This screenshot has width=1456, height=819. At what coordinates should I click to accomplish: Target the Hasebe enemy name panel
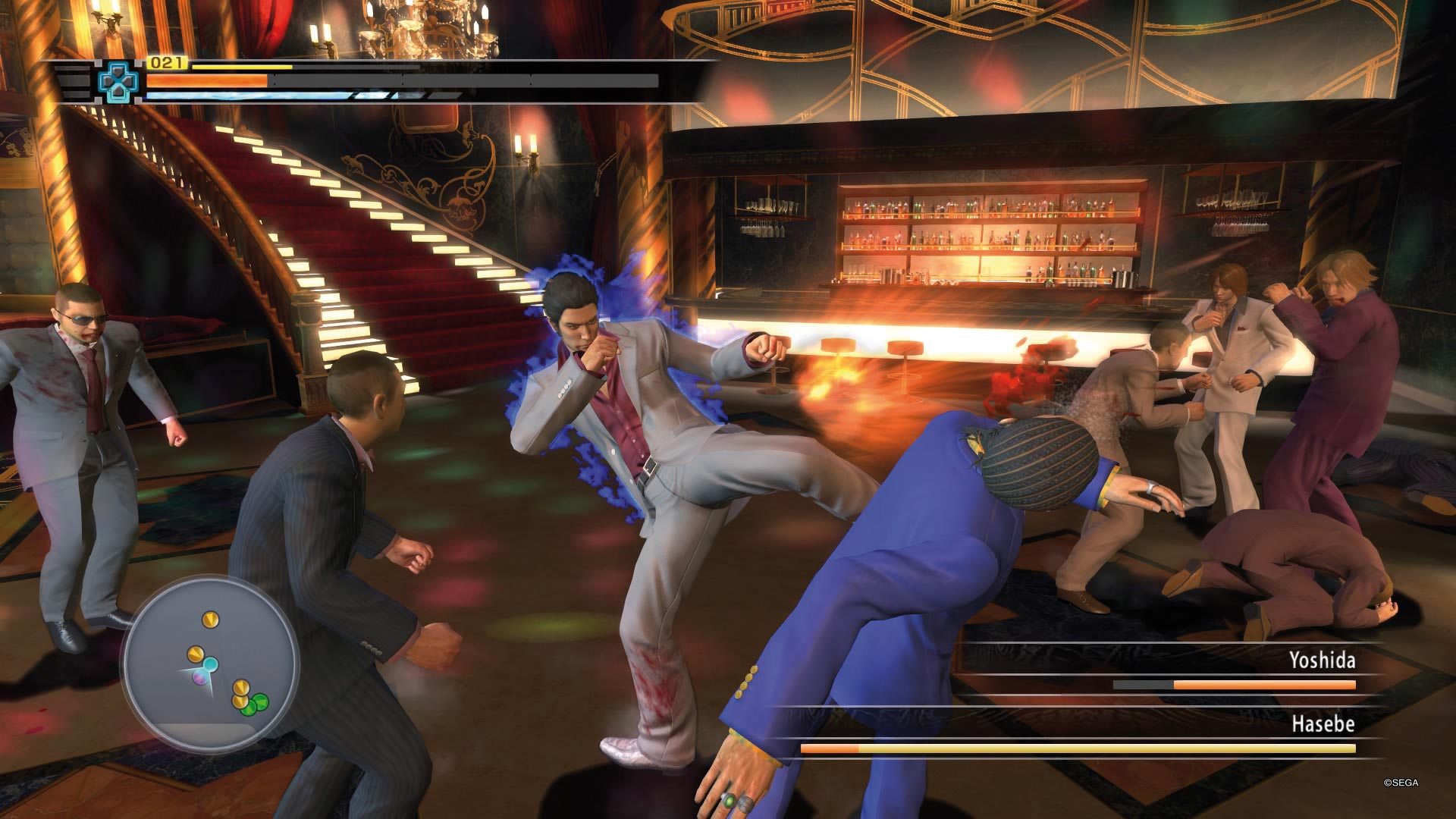pos(1323,724)
